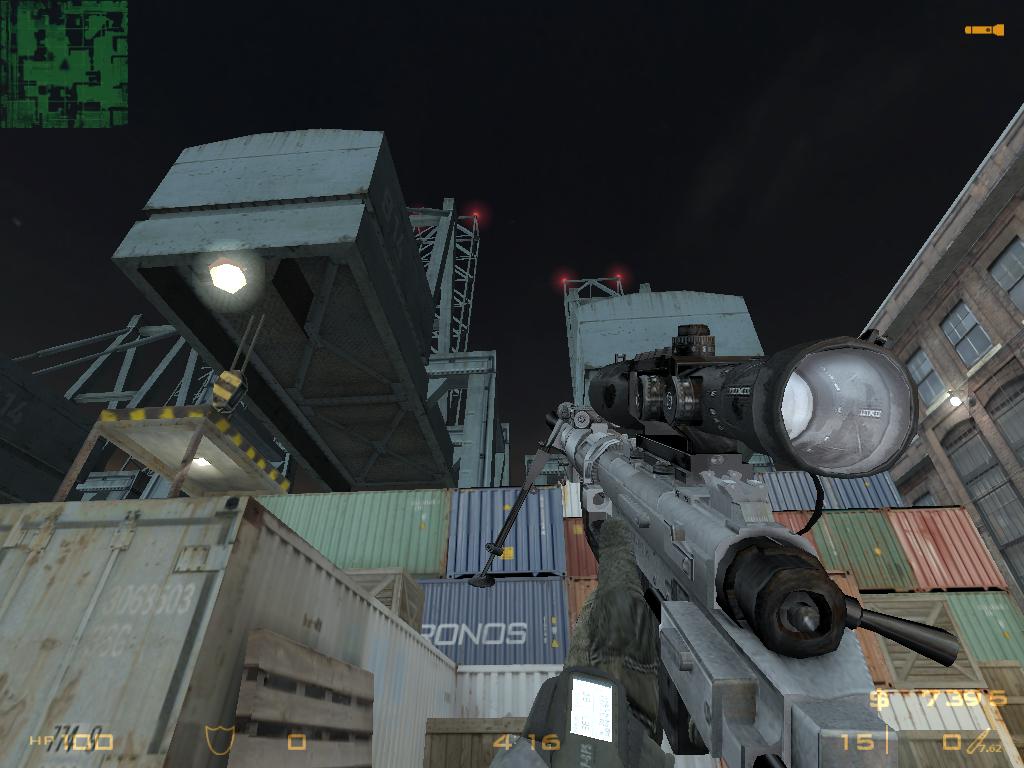Click the green radar minimap

click(x=64, y=63)
